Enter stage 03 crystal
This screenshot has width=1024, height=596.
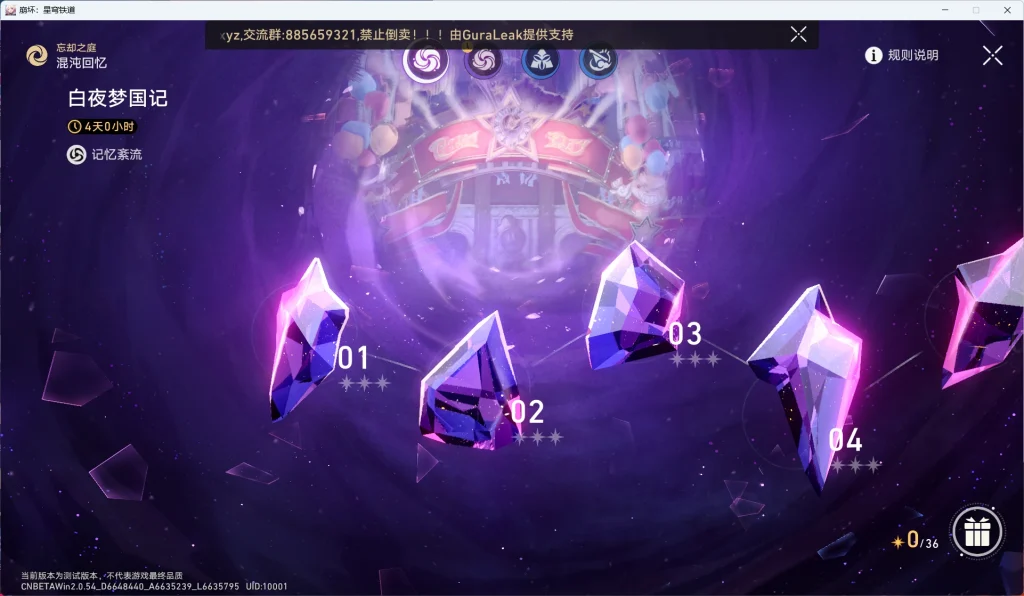coord(635,306)
